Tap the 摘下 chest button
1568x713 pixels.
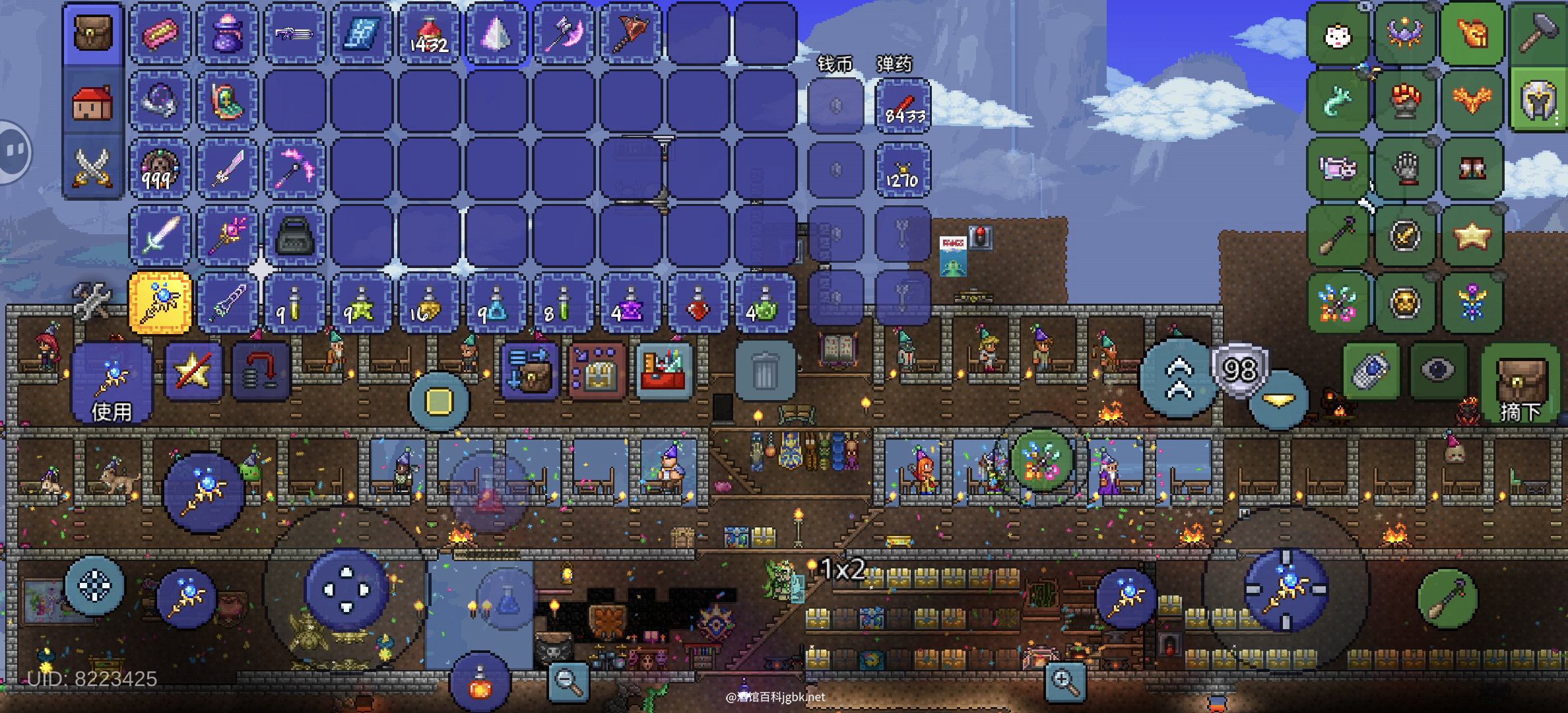pos(1520,384)
